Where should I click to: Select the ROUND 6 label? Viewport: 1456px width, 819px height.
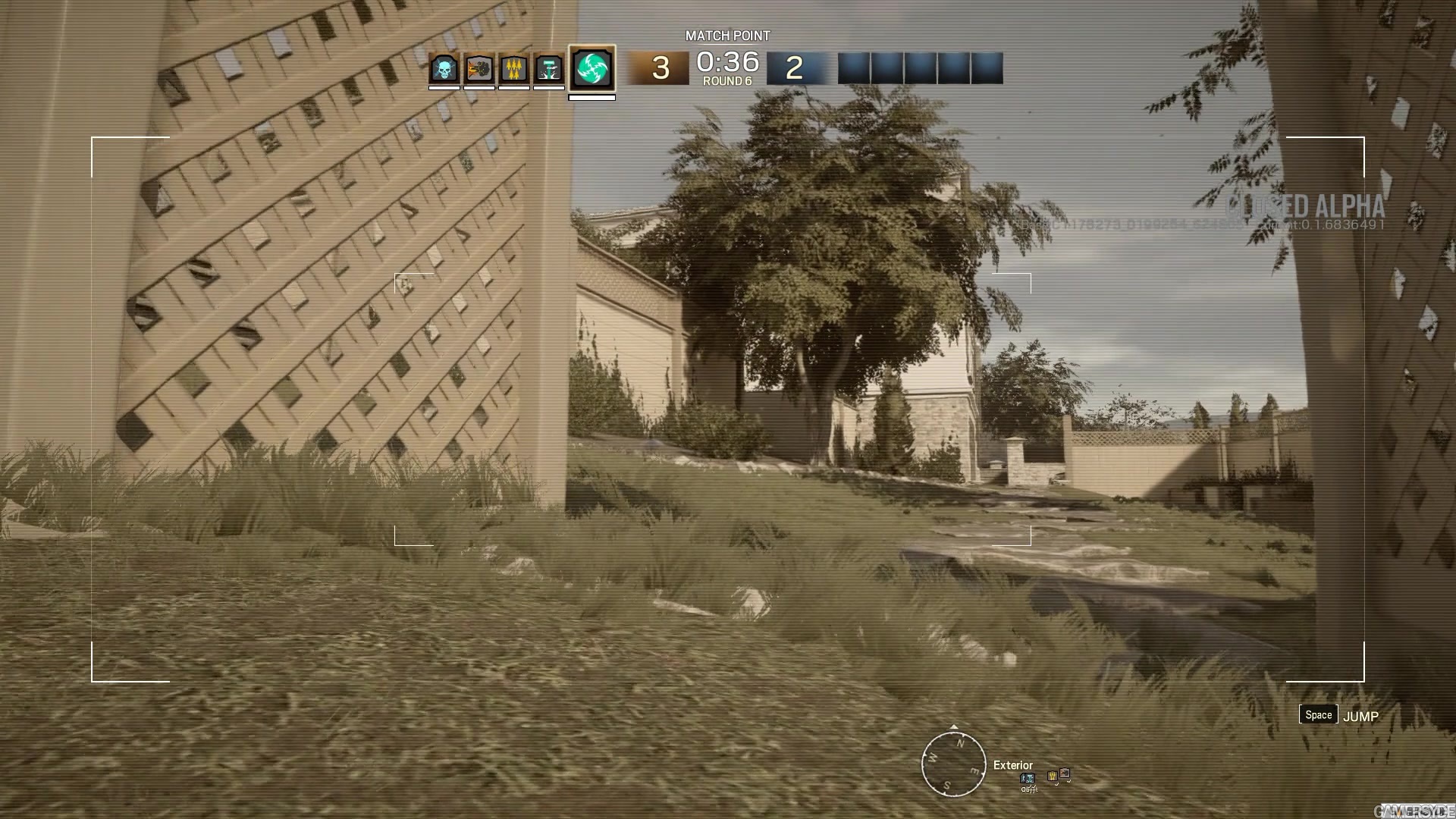click(726, 78)
